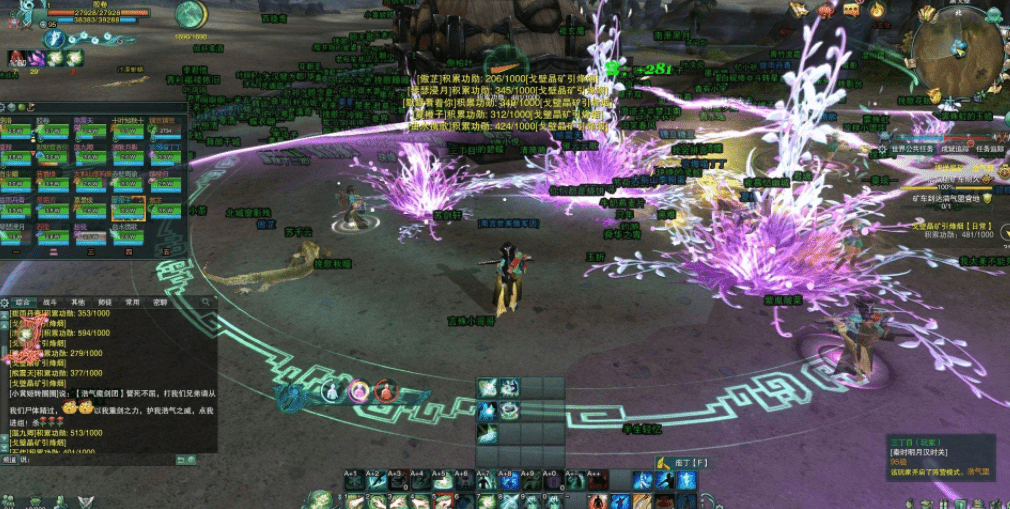This screenshot has height=509, width=1010.
Task: Switch to the 综合 chat tab
Action: [x=22, y=301]
